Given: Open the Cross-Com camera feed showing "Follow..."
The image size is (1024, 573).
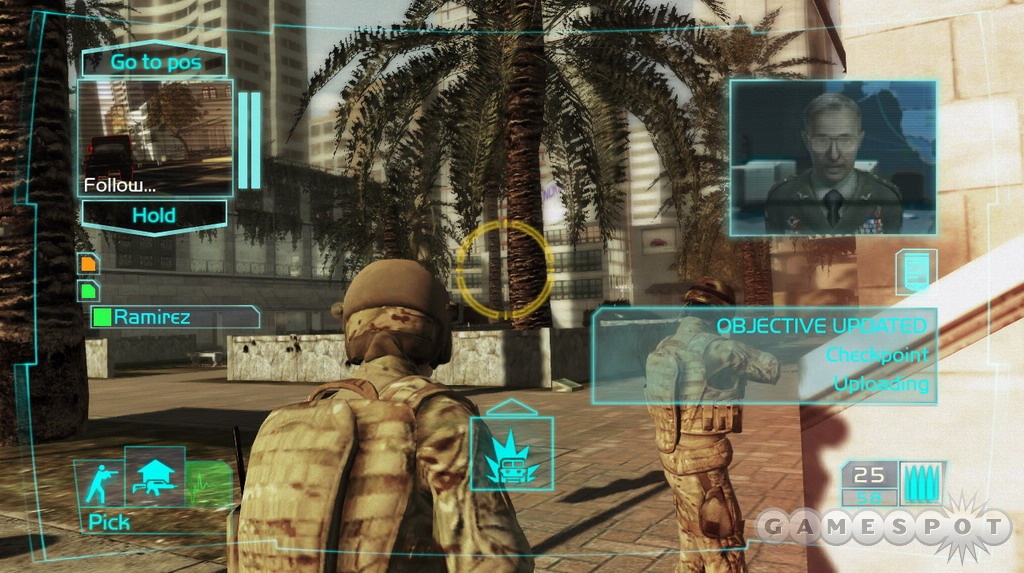Looking at the screenshot, I should [155, 138].
